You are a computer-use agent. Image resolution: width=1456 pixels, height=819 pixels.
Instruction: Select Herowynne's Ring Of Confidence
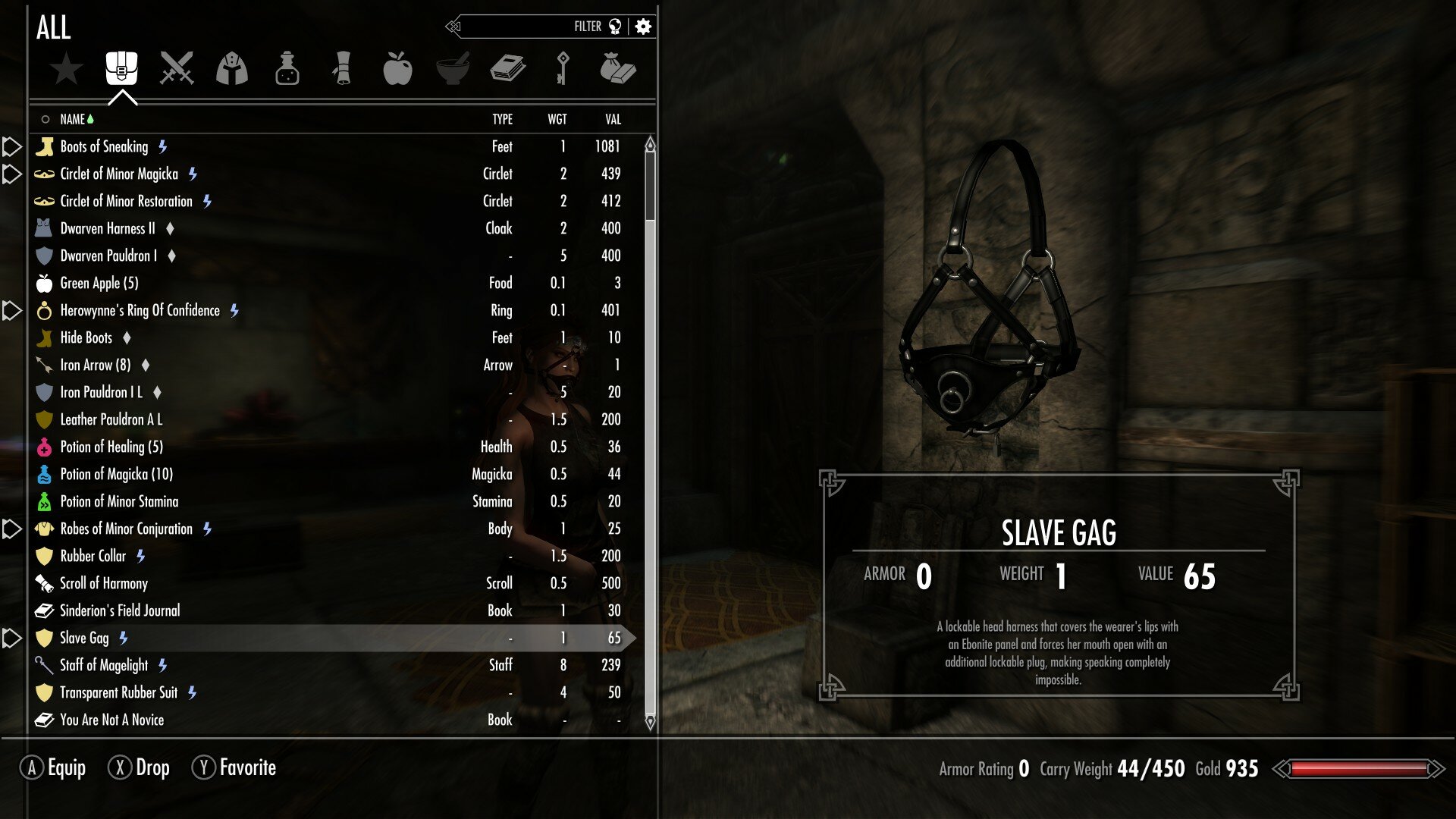(140, 310)
